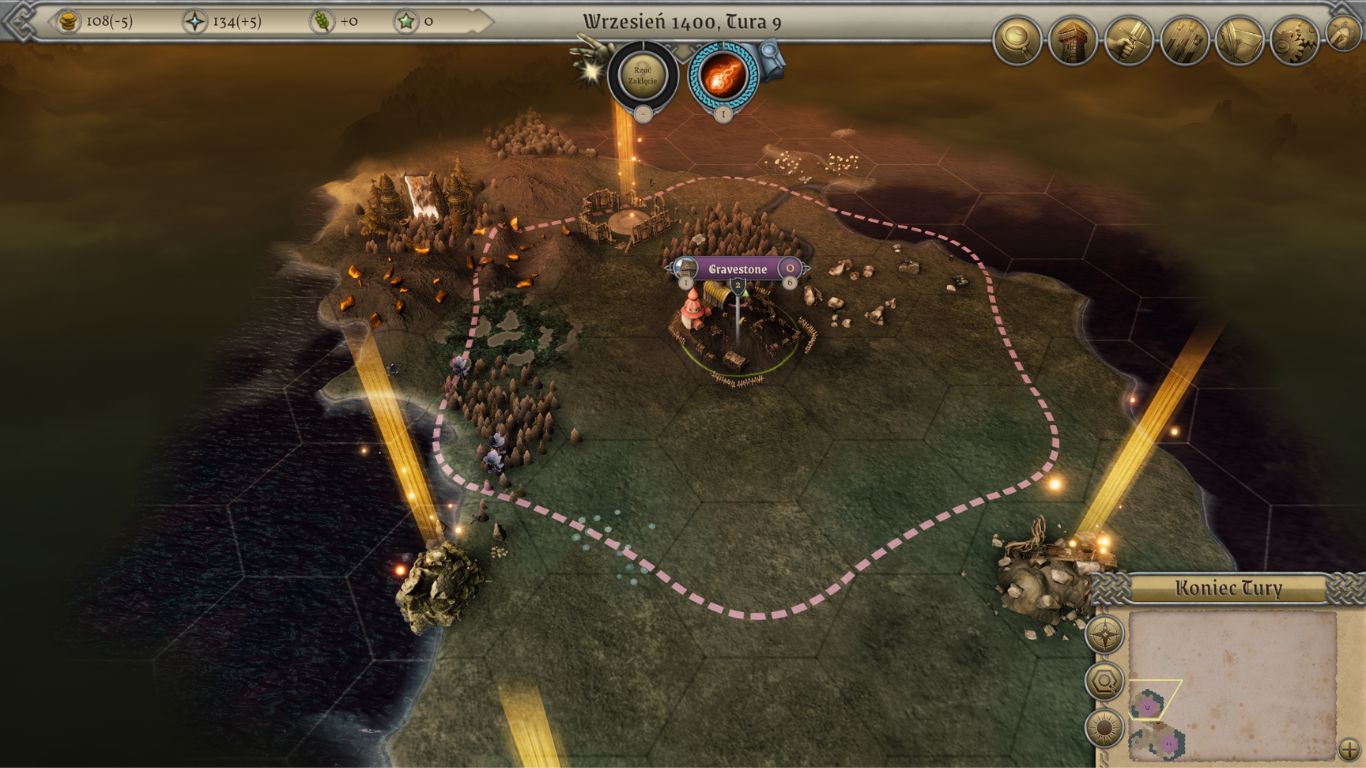Click the sun button beside minimap
Viewport: 1366px width, 768px height.
1105,728
